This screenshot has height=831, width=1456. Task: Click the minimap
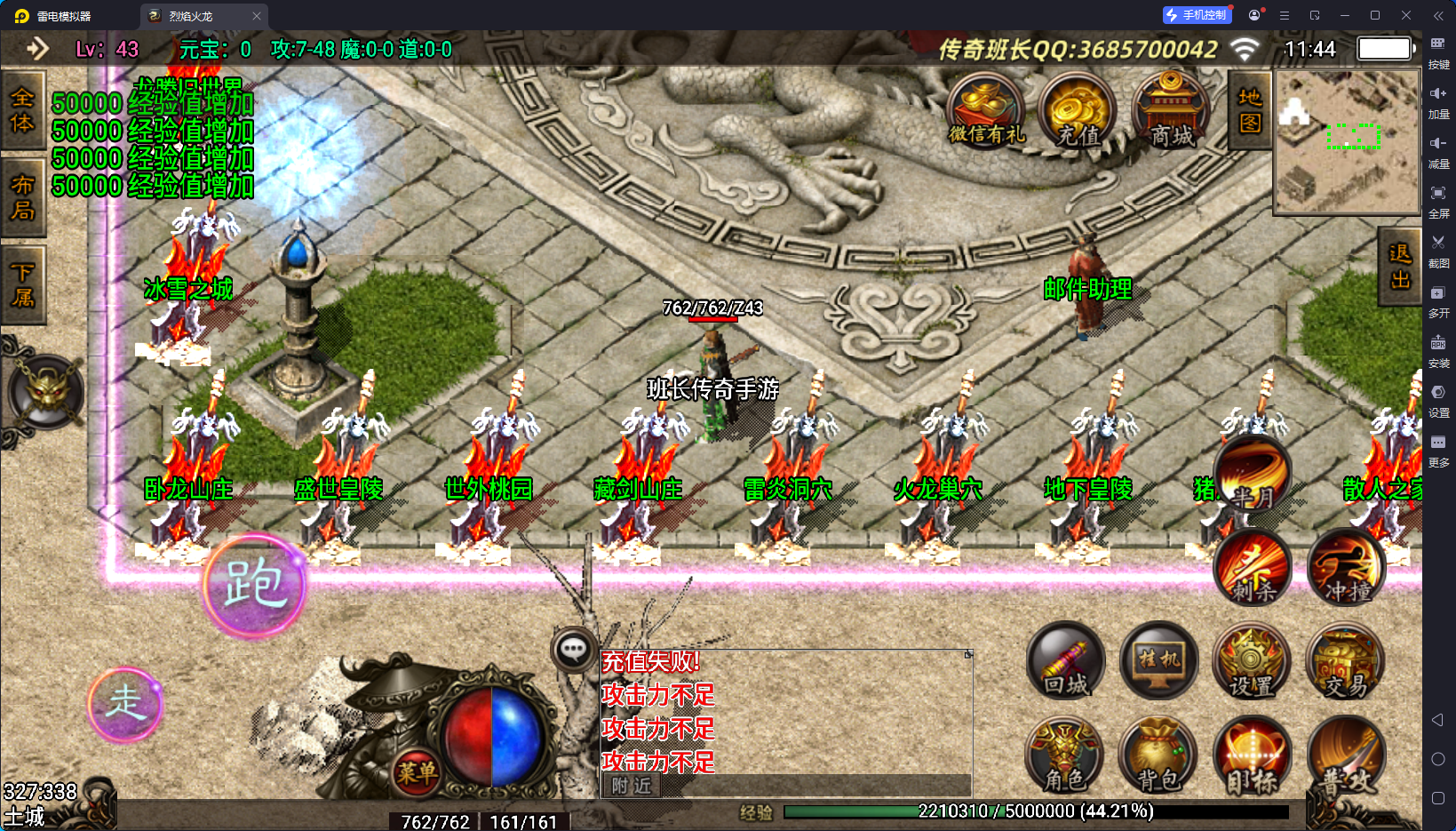click(1347, 142)
